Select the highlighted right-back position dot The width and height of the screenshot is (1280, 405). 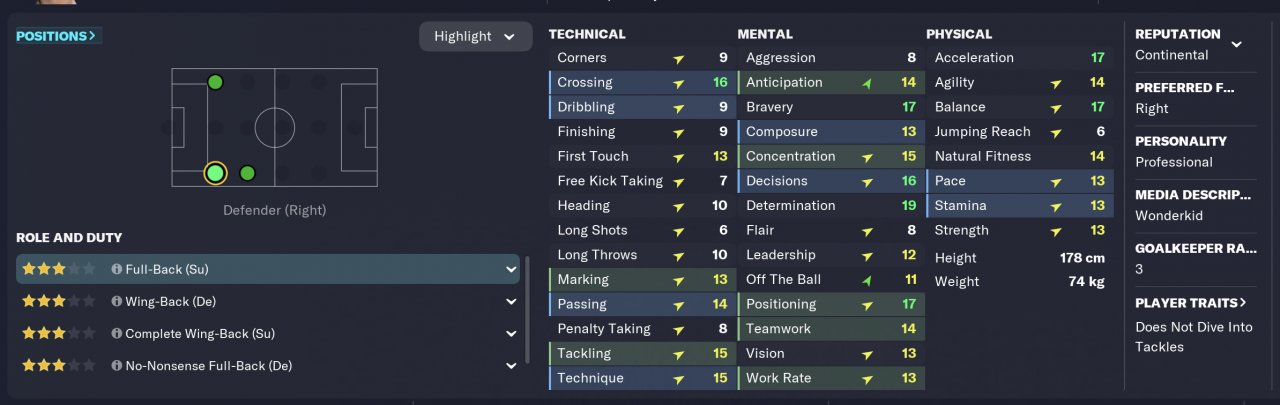(x=215, y=173)
